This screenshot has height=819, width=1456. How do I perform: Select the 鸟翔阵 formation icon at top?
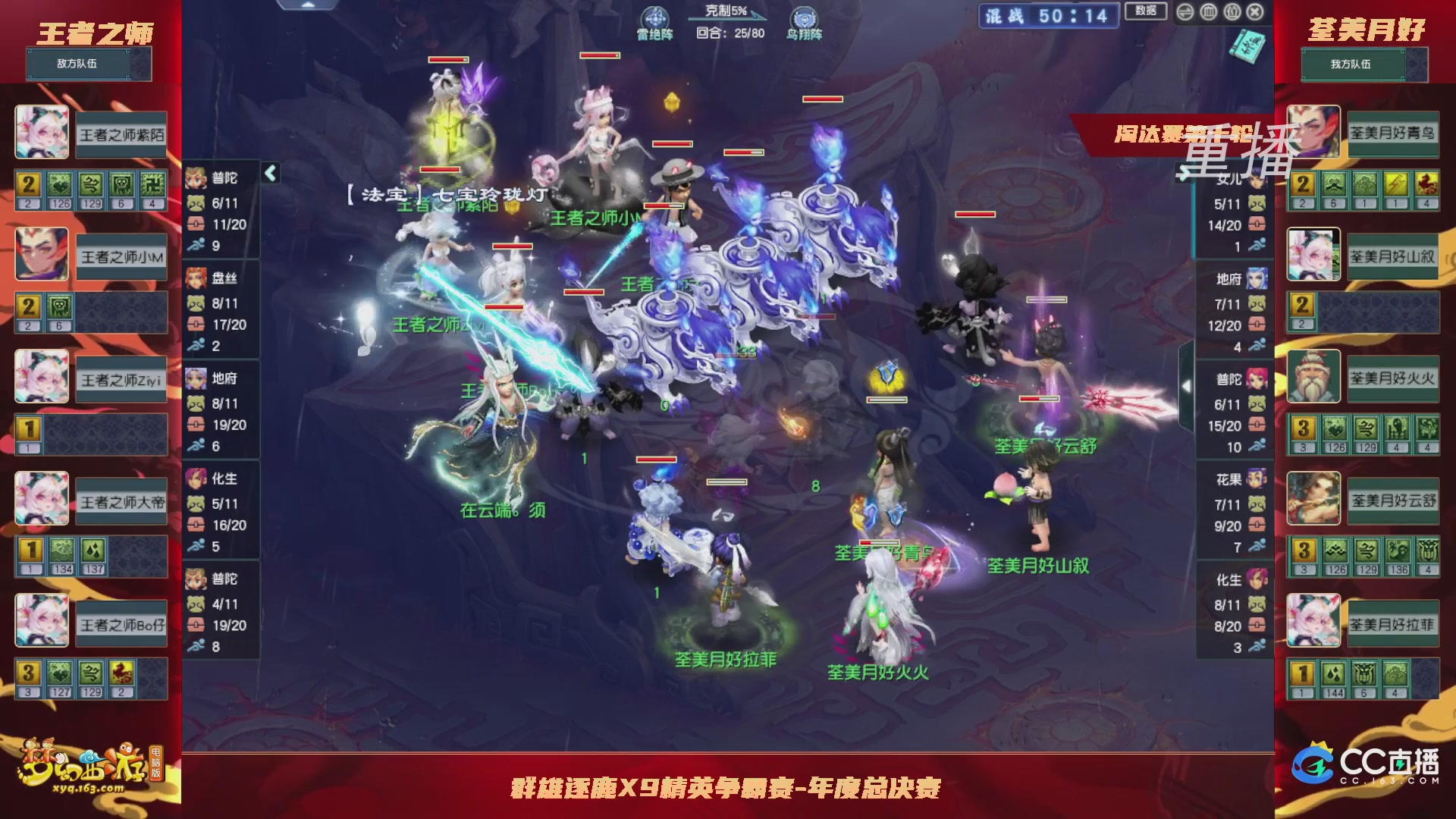click(803, 17)
